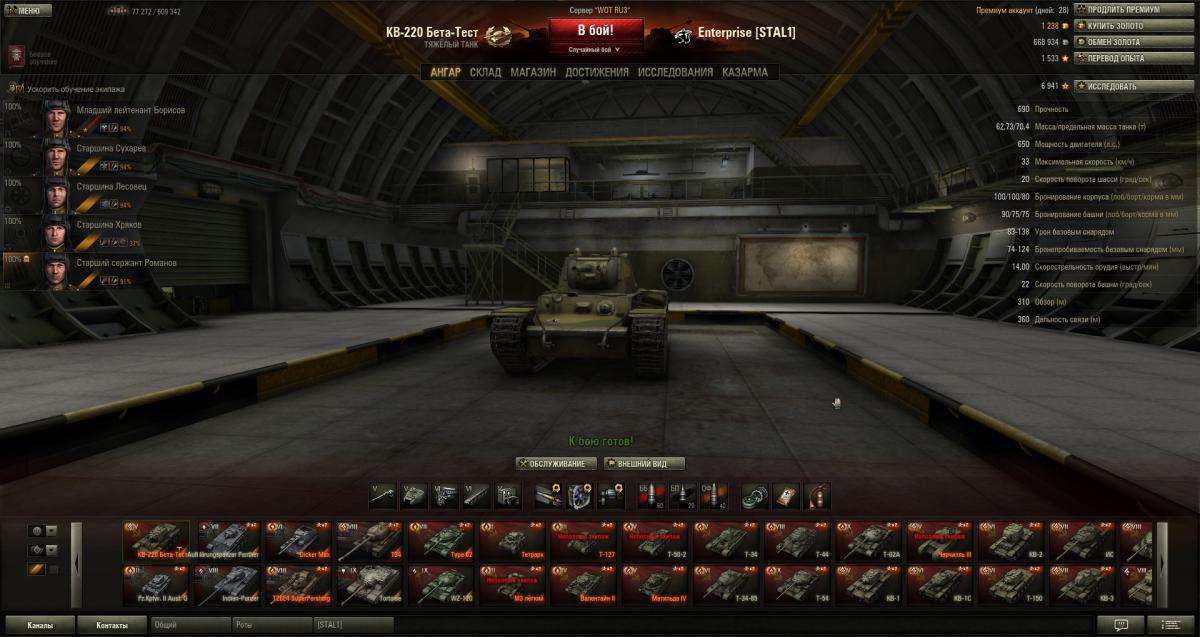1200x637 pixels.
Task: Select the Type 62 tank thumbnail
Action: click(440, 540)
